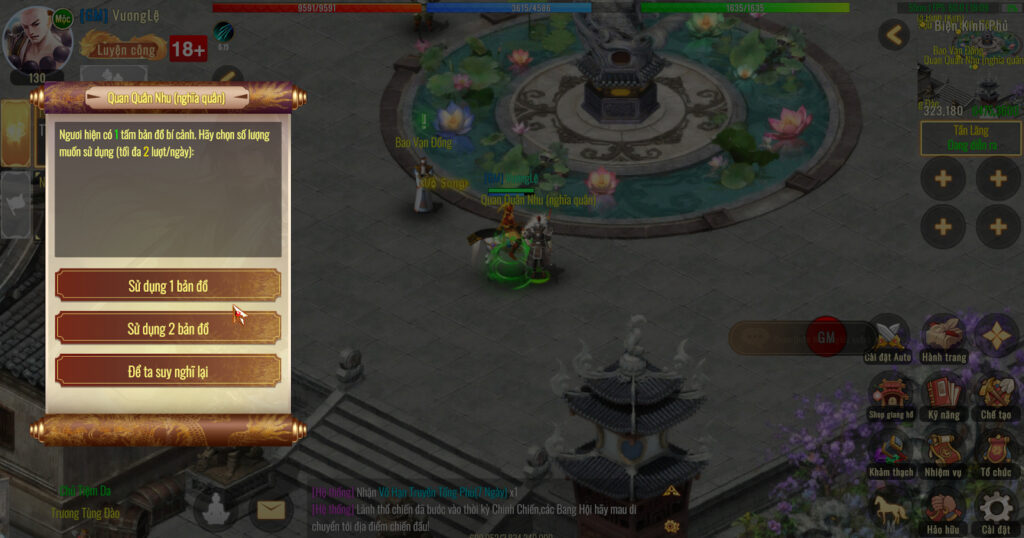Open the Hành trang bag
The width and height of the screenshot is (1024, 538).
[943, 336]
